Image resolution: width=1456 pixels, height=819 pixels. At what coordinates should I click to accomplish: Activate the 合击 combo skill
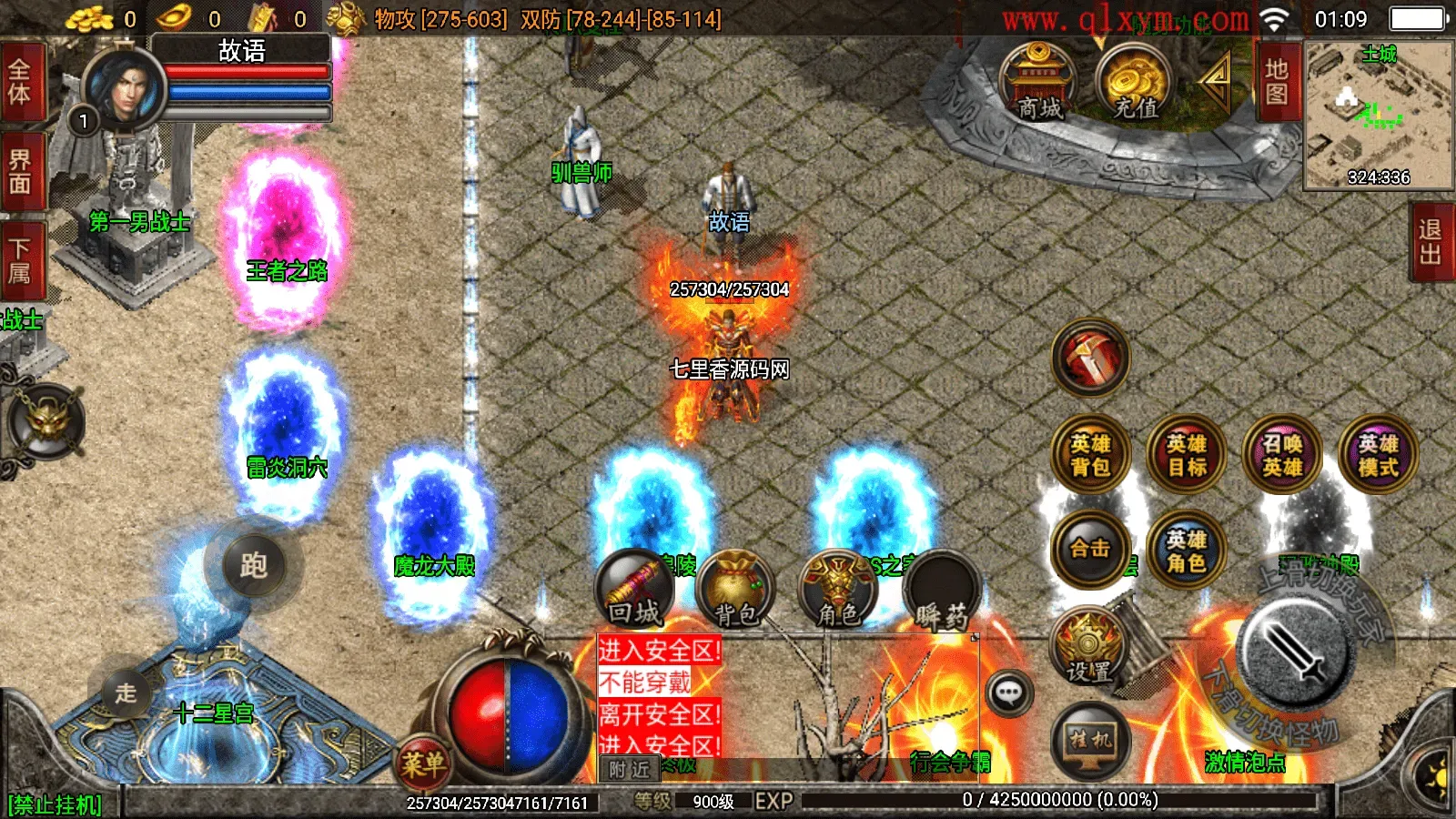tap(1090, 549)
